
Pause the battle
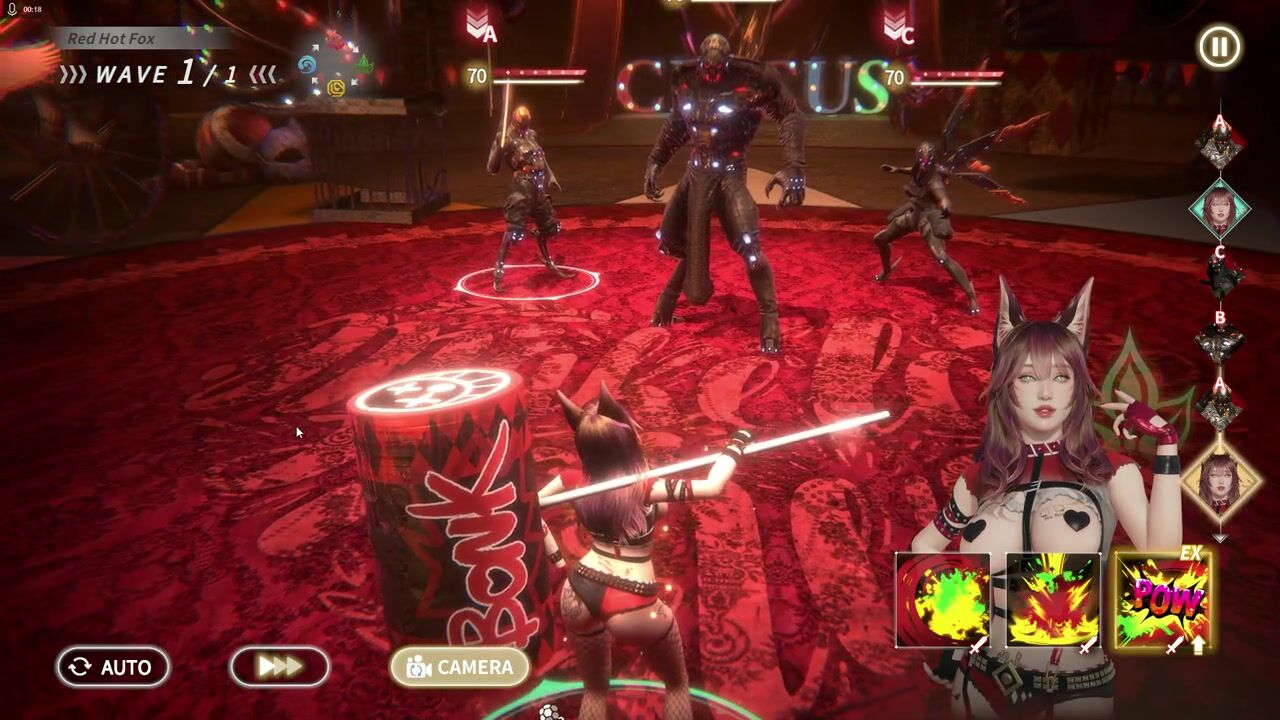click(1219, 47)
